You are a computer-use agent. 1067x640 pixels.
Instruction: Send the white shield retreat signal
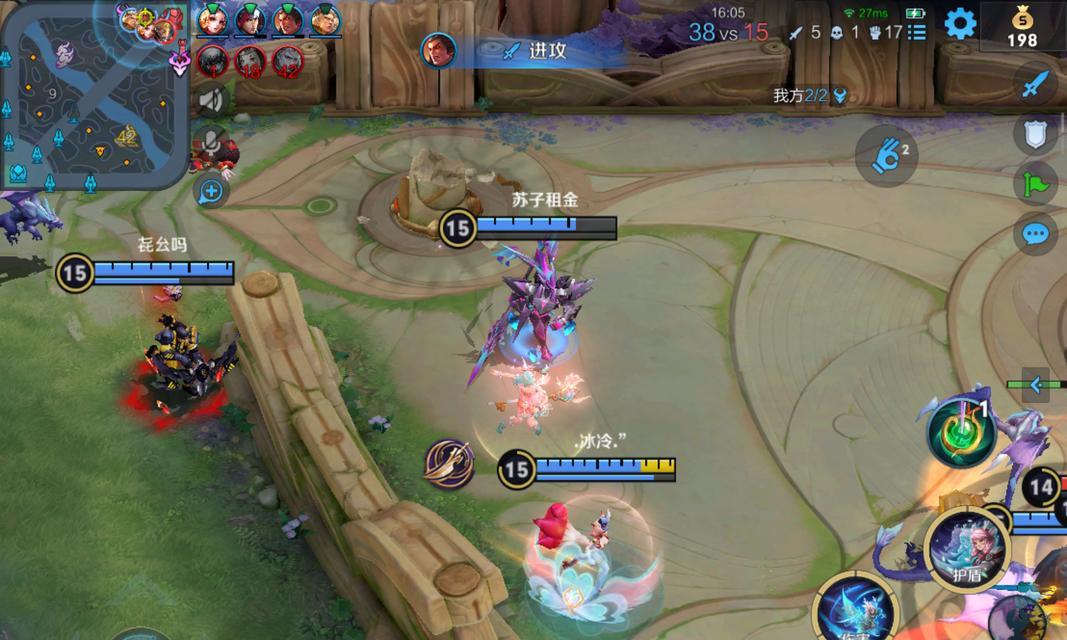pyautogui.click(x=1035, y=134)
